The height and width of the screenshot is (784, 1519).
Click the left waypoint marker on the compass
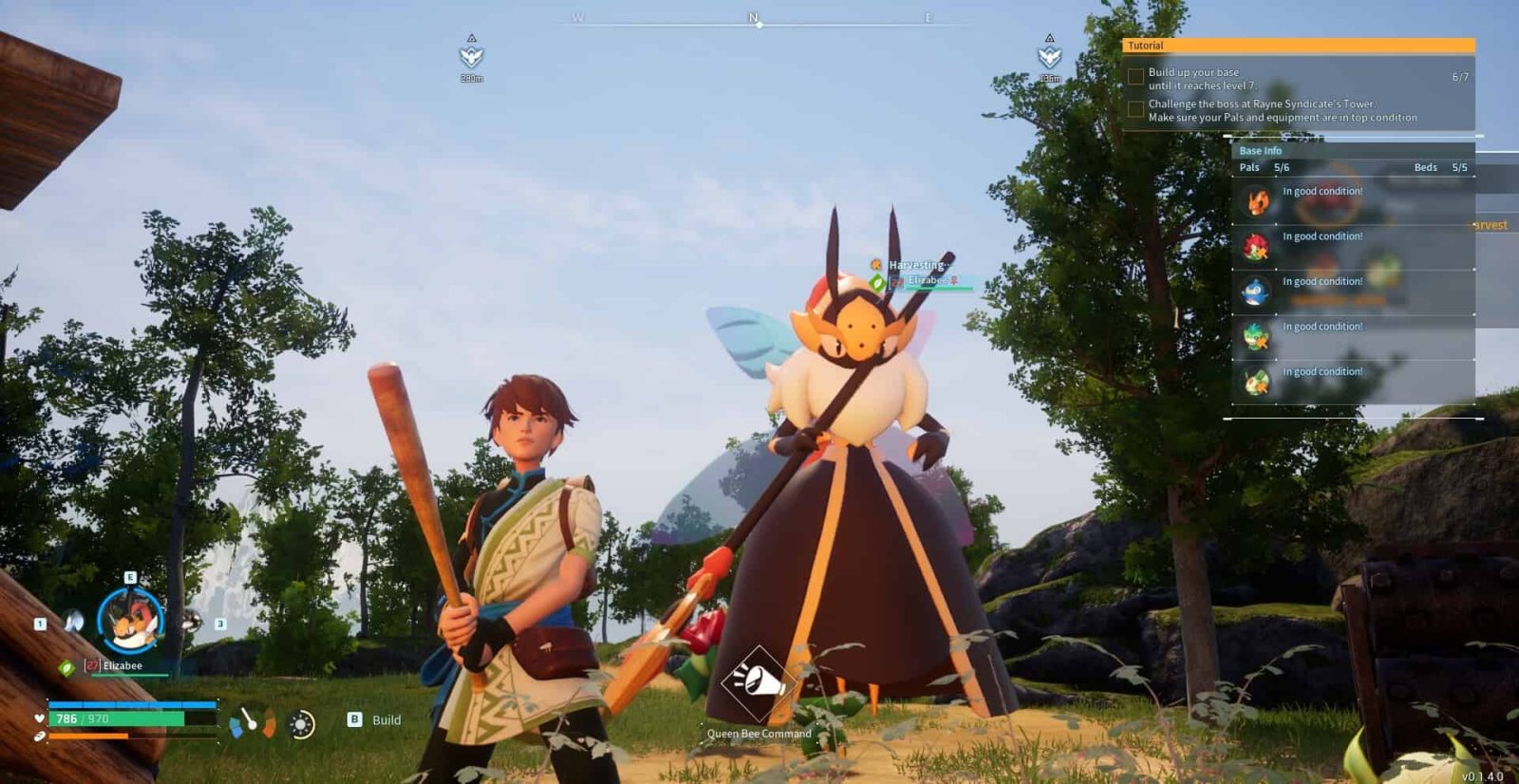pyautogui.click(x=472, y=56)
